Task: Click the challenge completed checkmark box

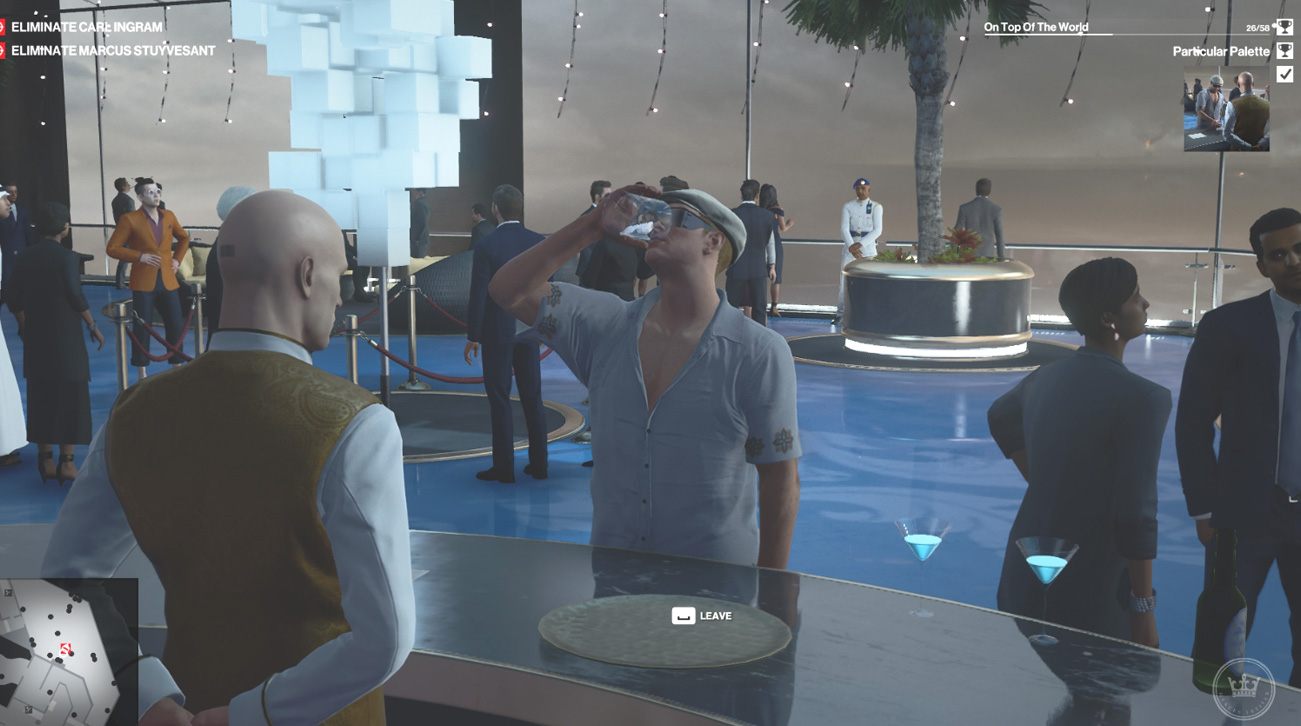Action: point(1285,74)
